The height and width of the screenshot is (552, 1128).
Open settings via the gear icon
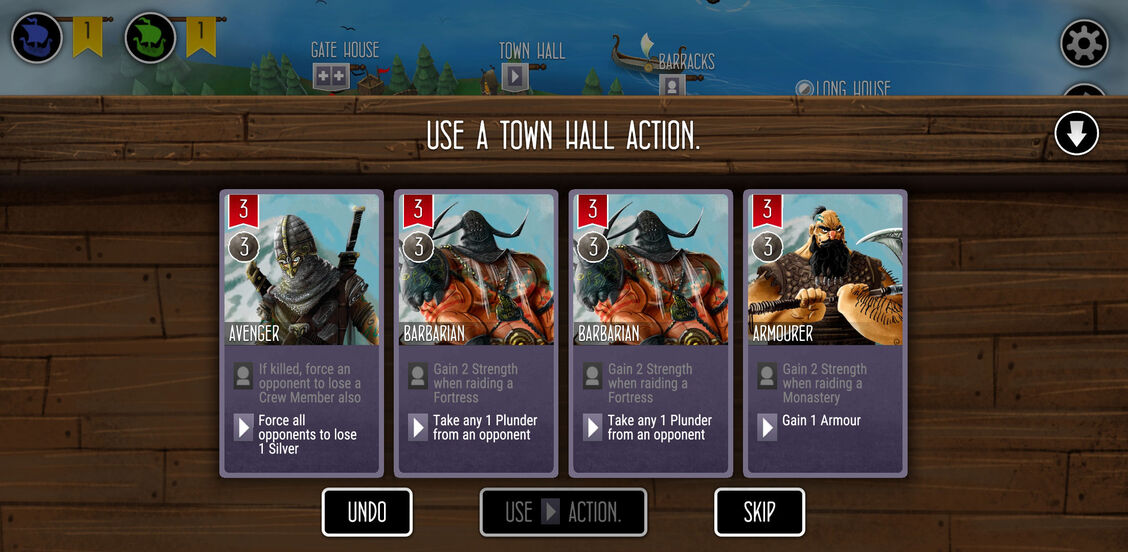(1084, 43)
